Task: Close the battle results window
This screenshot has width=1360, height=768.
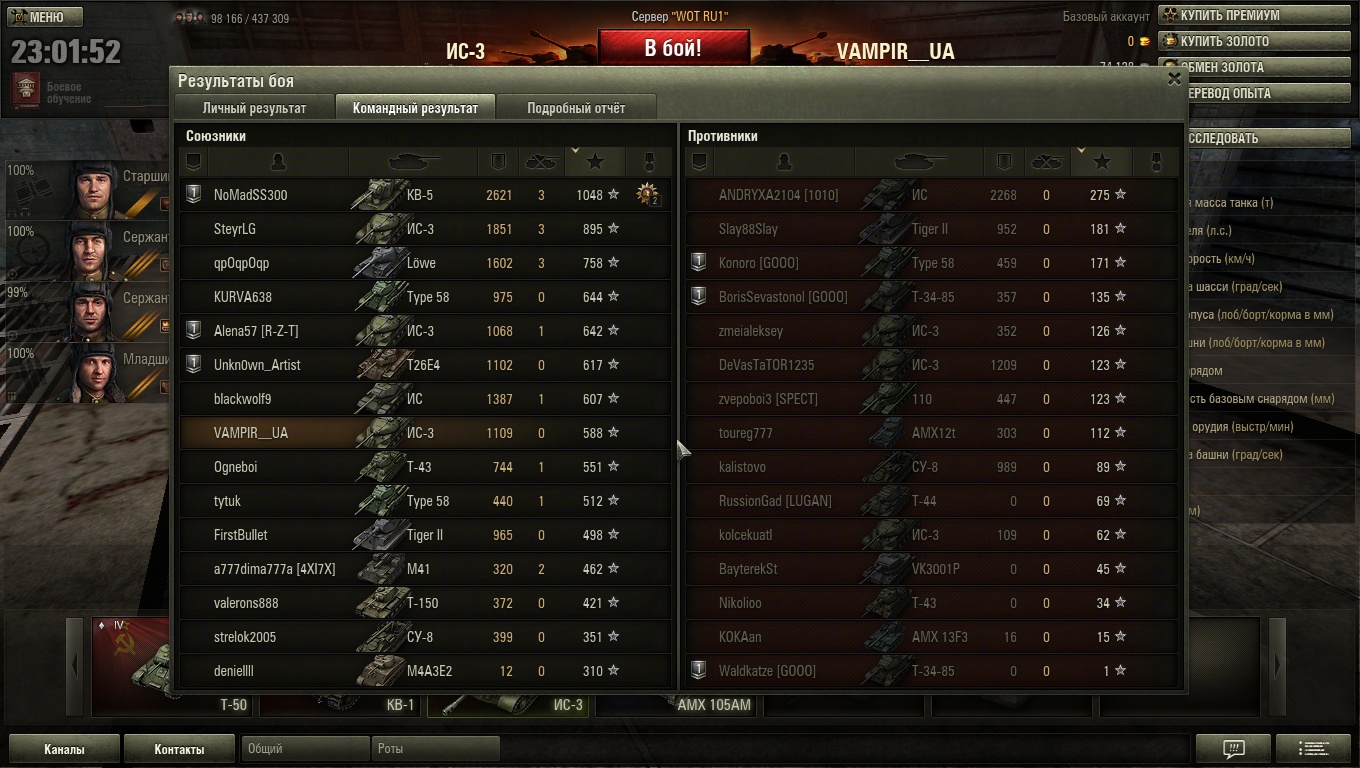Action: [x=1174, y=79]
